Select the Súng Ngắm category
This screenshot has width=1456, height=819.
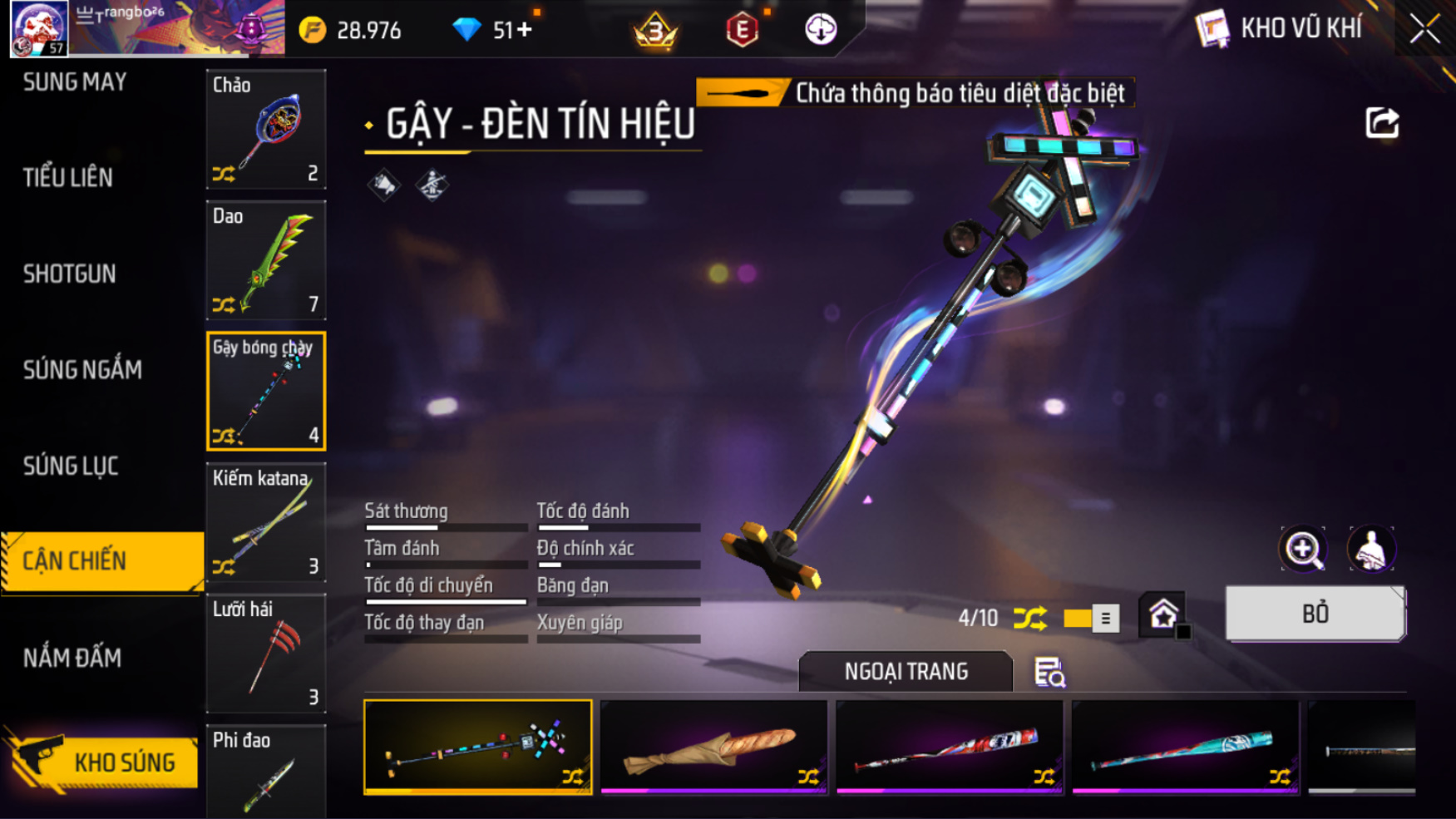pos(82,369)
